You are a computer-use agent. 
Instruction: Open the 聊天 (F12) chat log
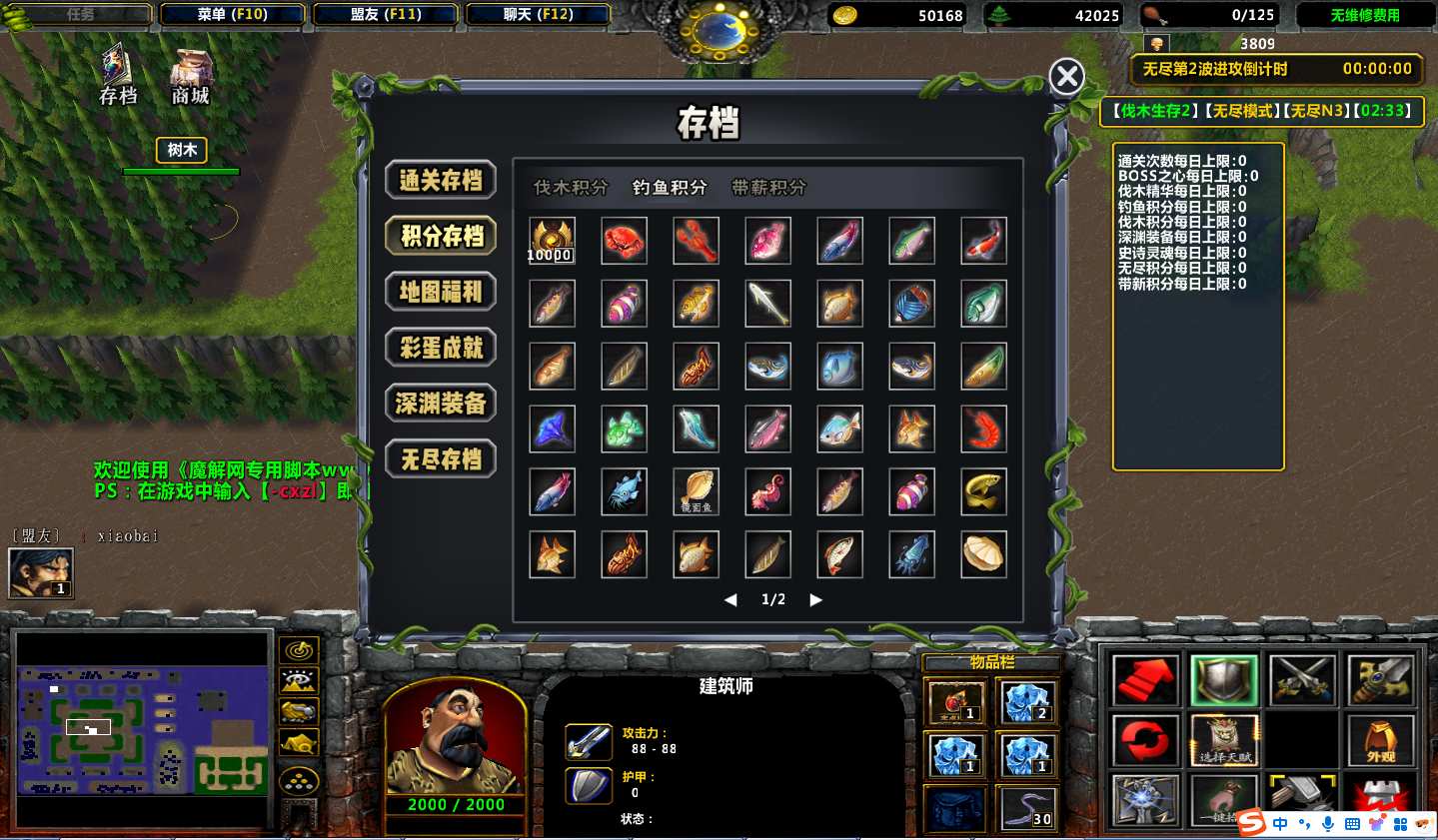click(538, 14)
